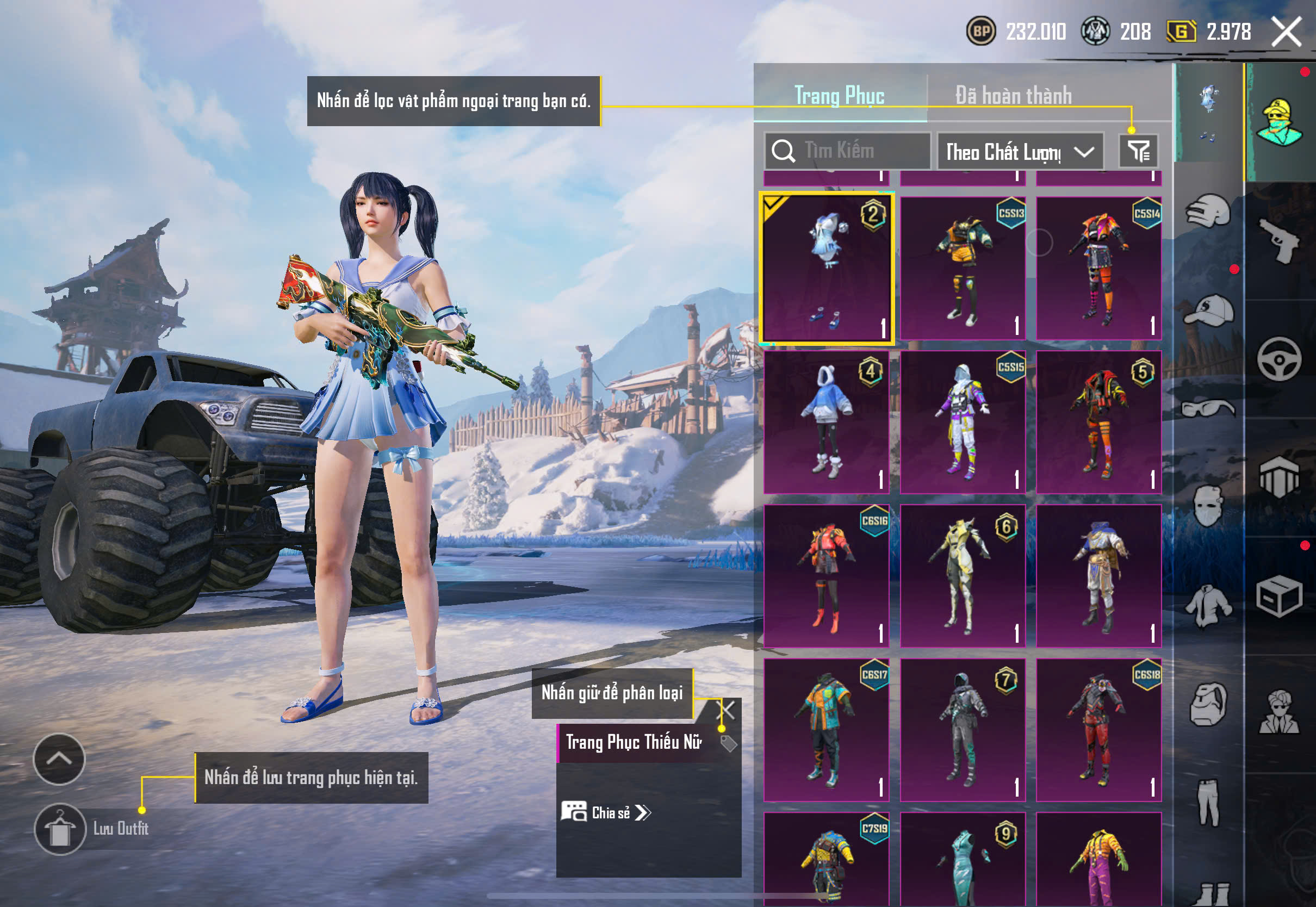Select the C6S16 red jacket outfit

(x=827, y=576)
